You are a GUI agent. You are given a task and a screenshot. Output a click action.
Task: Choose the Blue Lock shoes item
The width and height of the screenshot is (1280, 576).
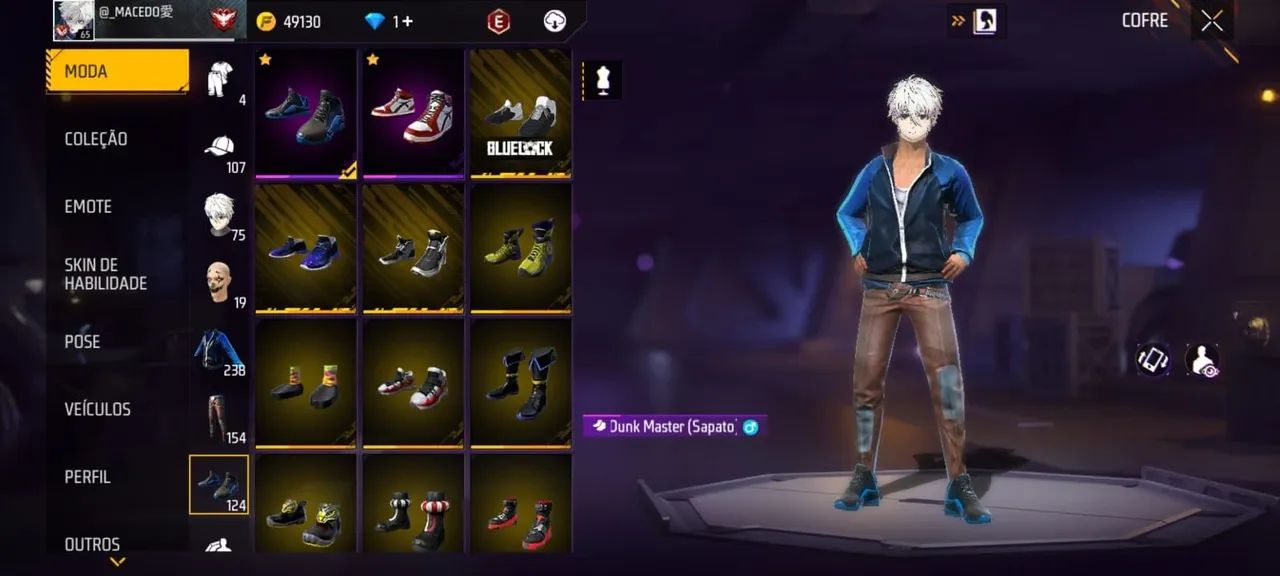520,113
